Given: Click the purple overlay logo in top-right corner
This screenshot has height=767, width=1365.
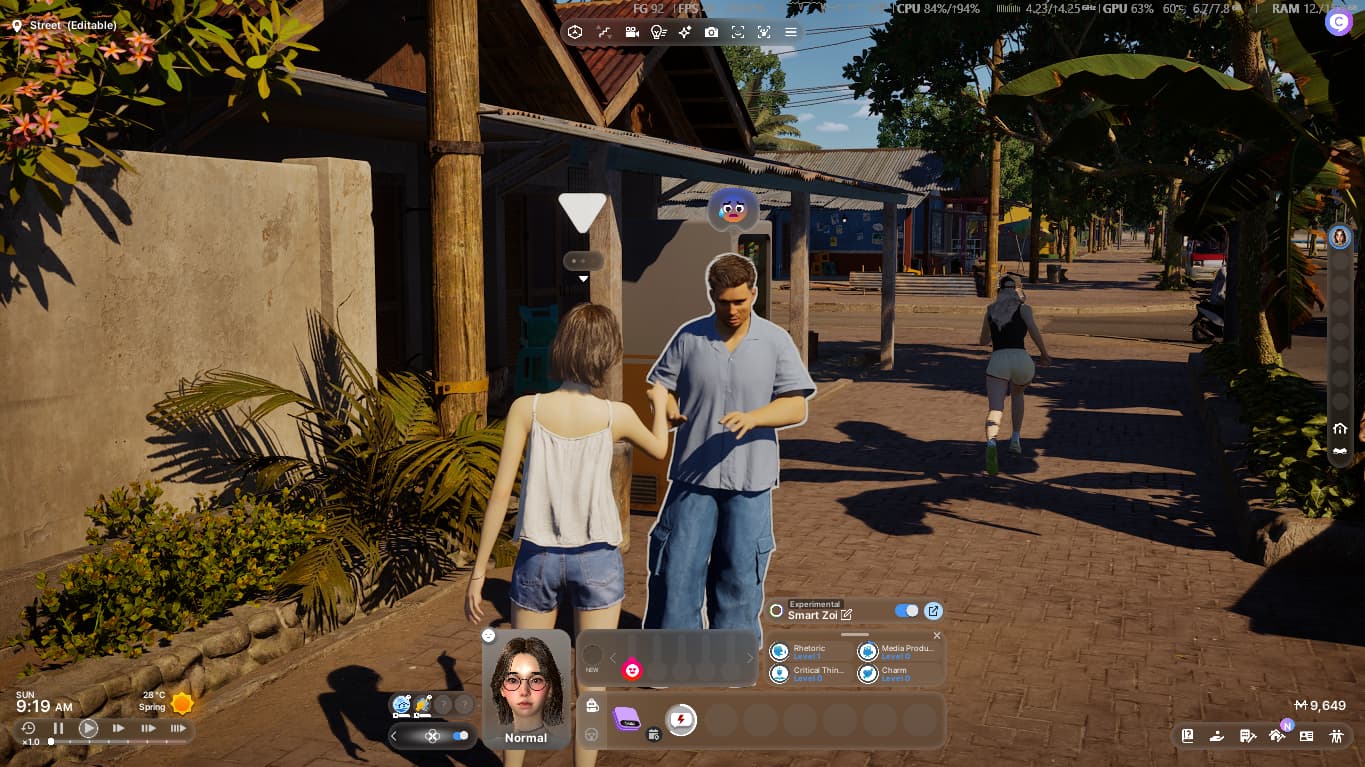Looking at the screenshot, I should pyautogui.click(x=1338, y=22).
